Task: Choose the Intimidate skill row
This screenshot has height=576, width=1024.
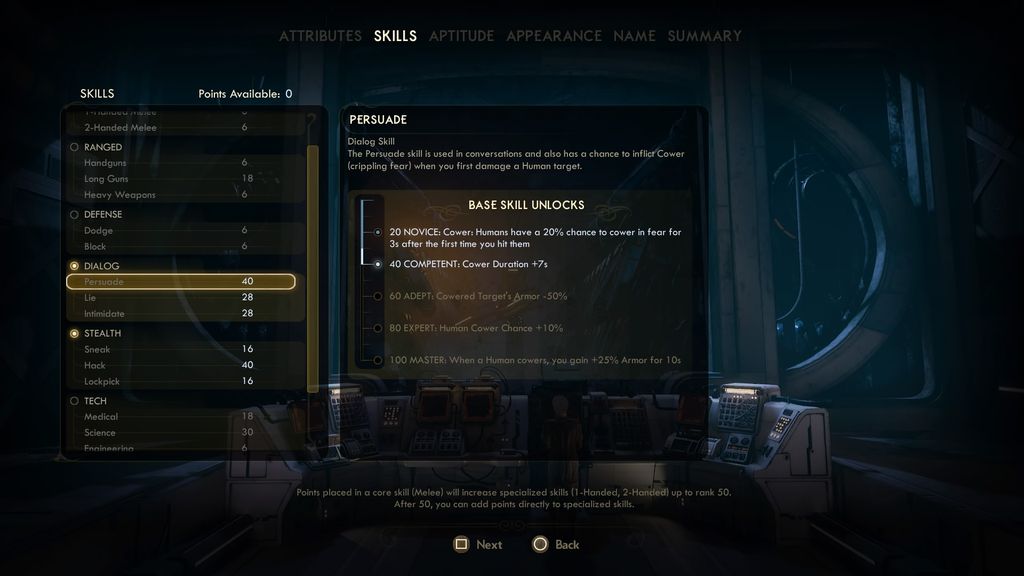Action: (181, 314)
